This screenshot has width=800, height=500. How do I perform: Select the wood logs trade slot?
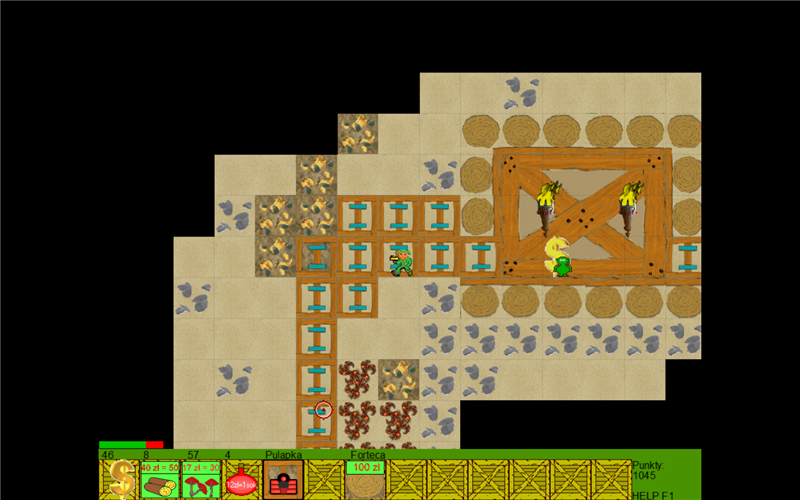click(x=160, y=481)
